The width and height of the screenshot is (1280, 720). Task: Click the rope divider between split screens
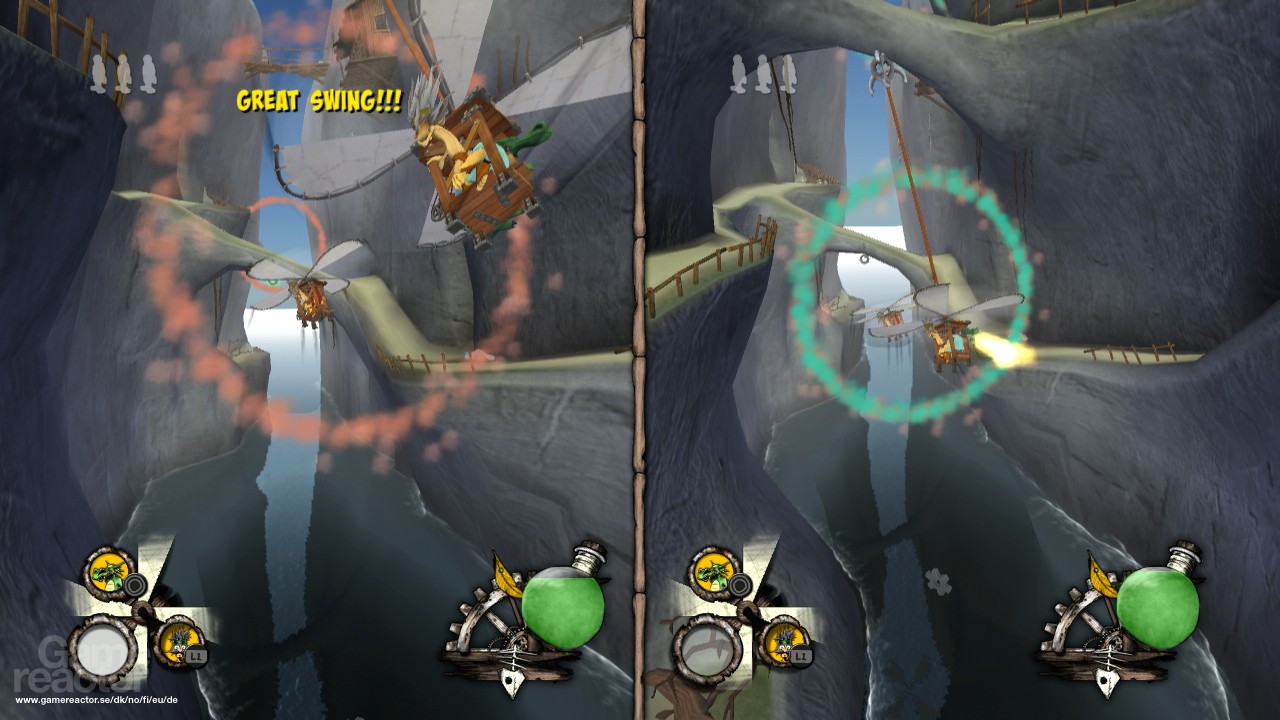(x=638, y=360)
